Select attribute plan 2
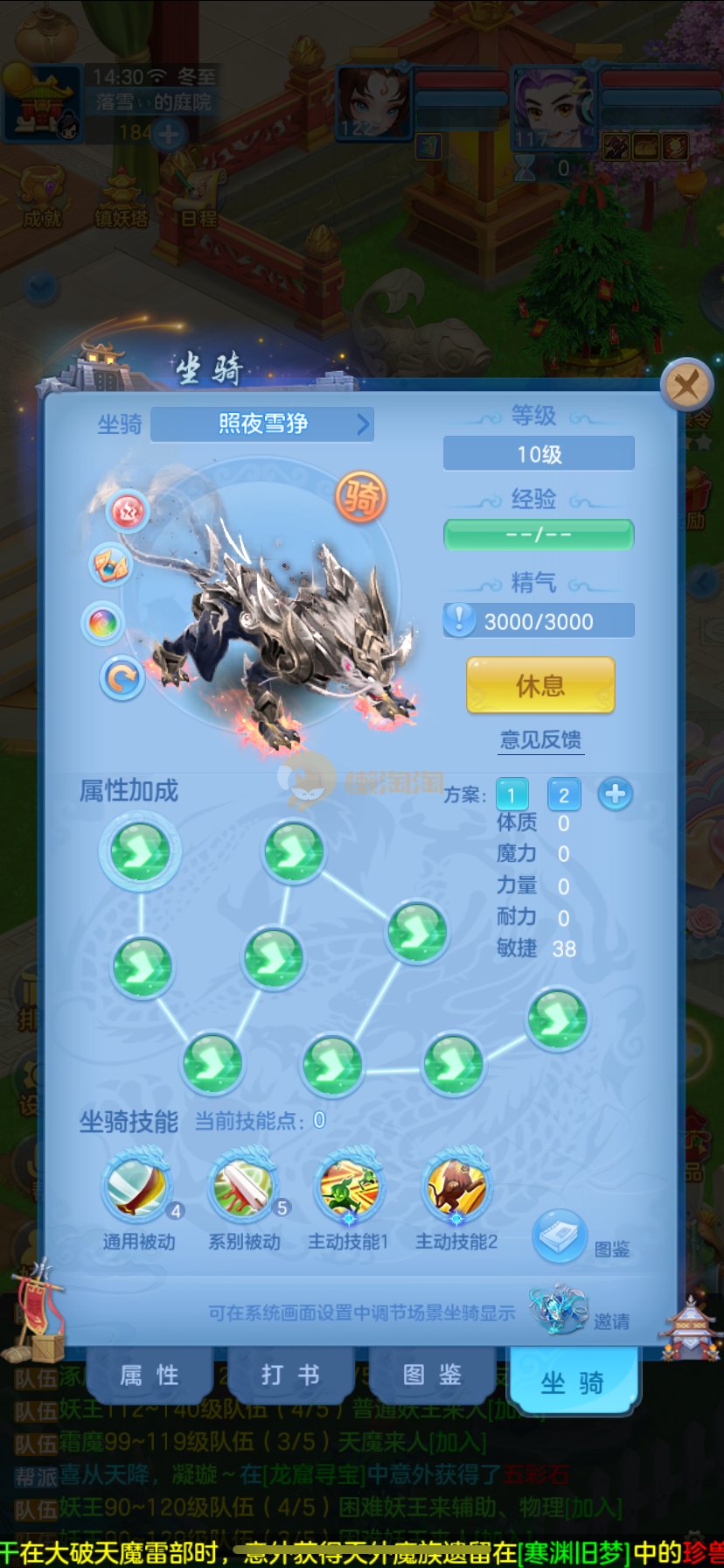This screenshot has height=1568, width=724. click(x=564, y=794)
